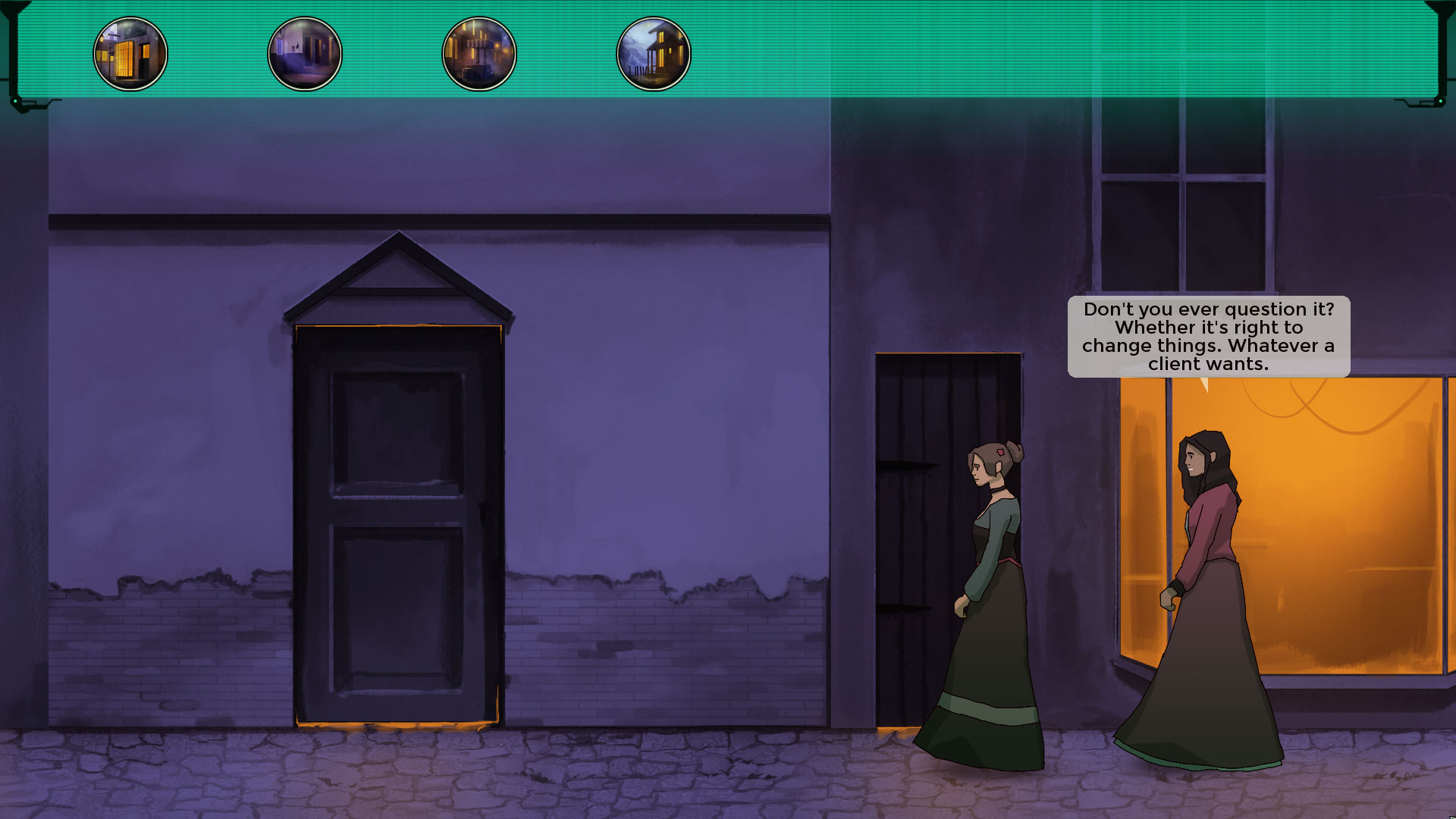Open the dim purple street scene thumbnail
Viewport: 1456px width, 819px height.
pyautogui.click(x=305, y=54)
